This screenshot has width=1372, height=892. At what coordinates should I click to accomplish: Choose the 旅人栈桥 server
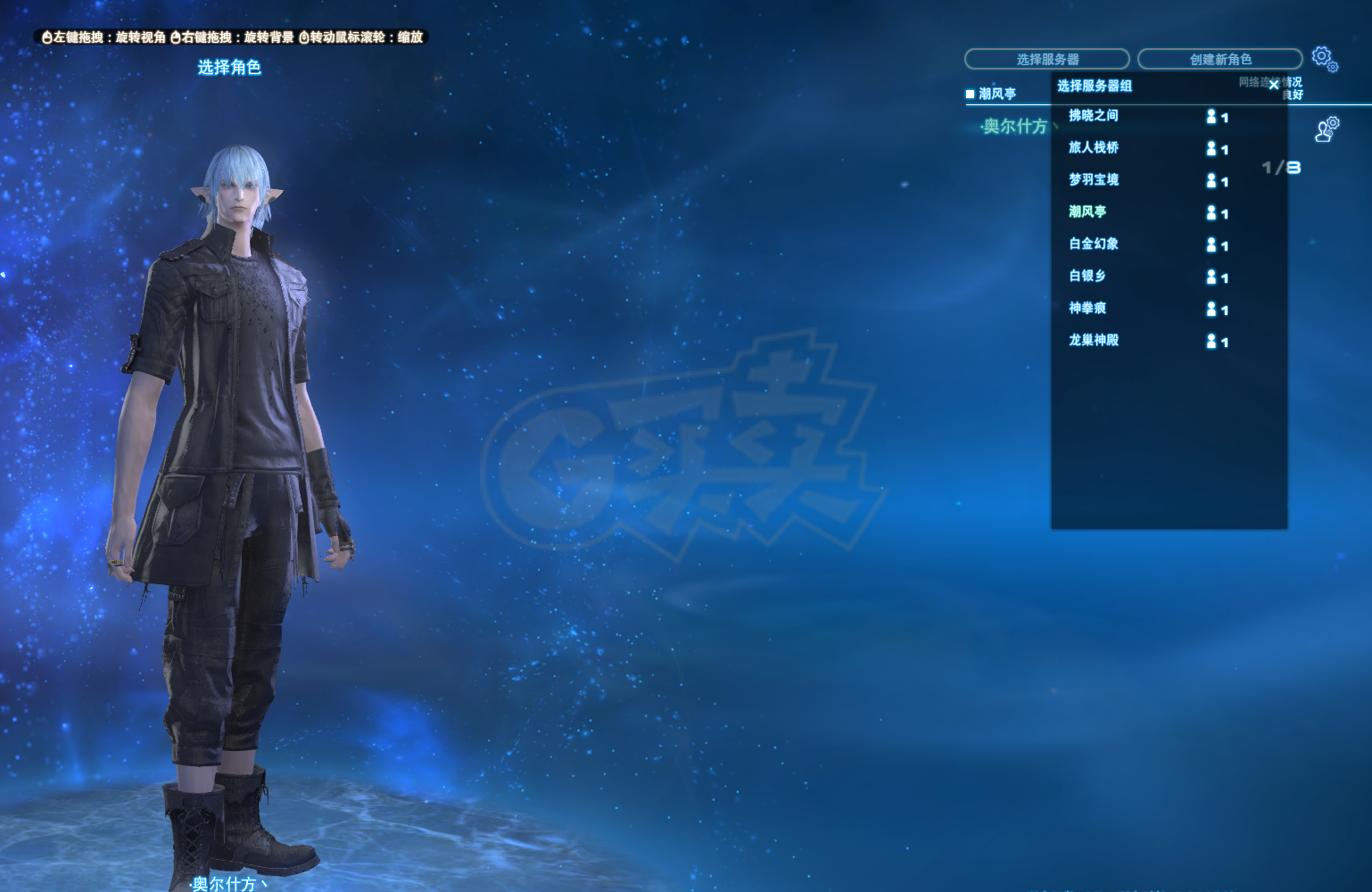(x=1094, y=148)
